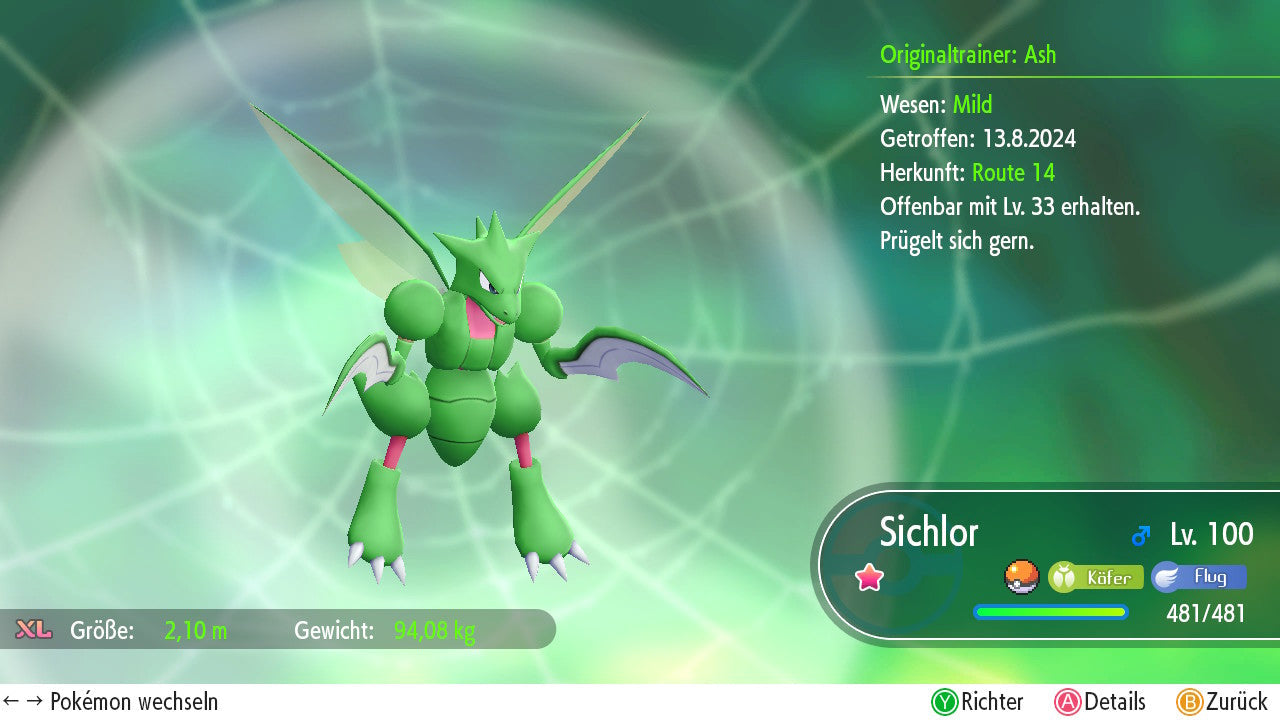Select the Käfer type badge
Screen dimensions: 1280x720
coord(1096,577)
